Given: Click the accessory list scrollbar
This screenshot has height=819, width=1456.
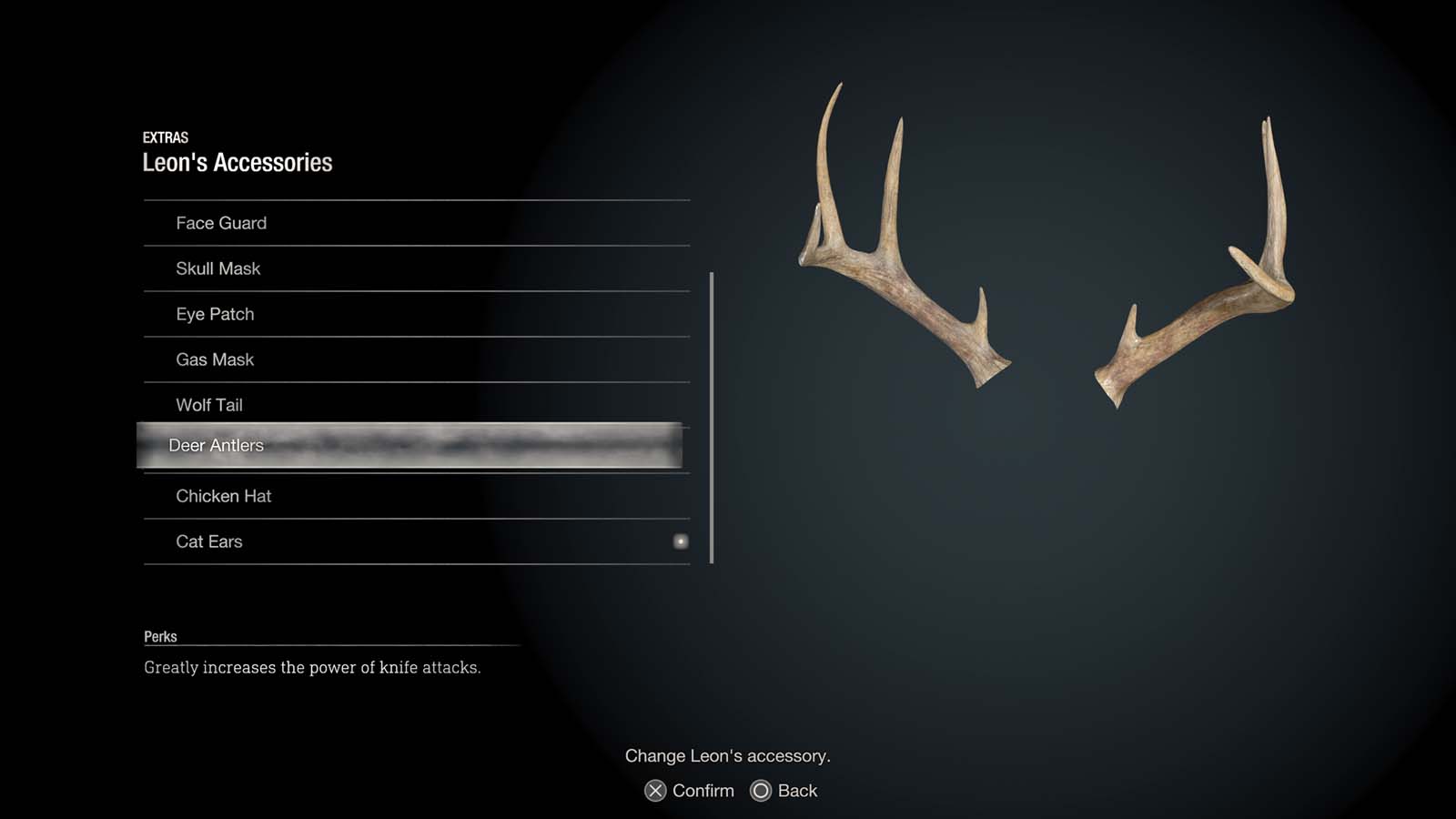Looking at the screenshot, I should click(711, 409).
